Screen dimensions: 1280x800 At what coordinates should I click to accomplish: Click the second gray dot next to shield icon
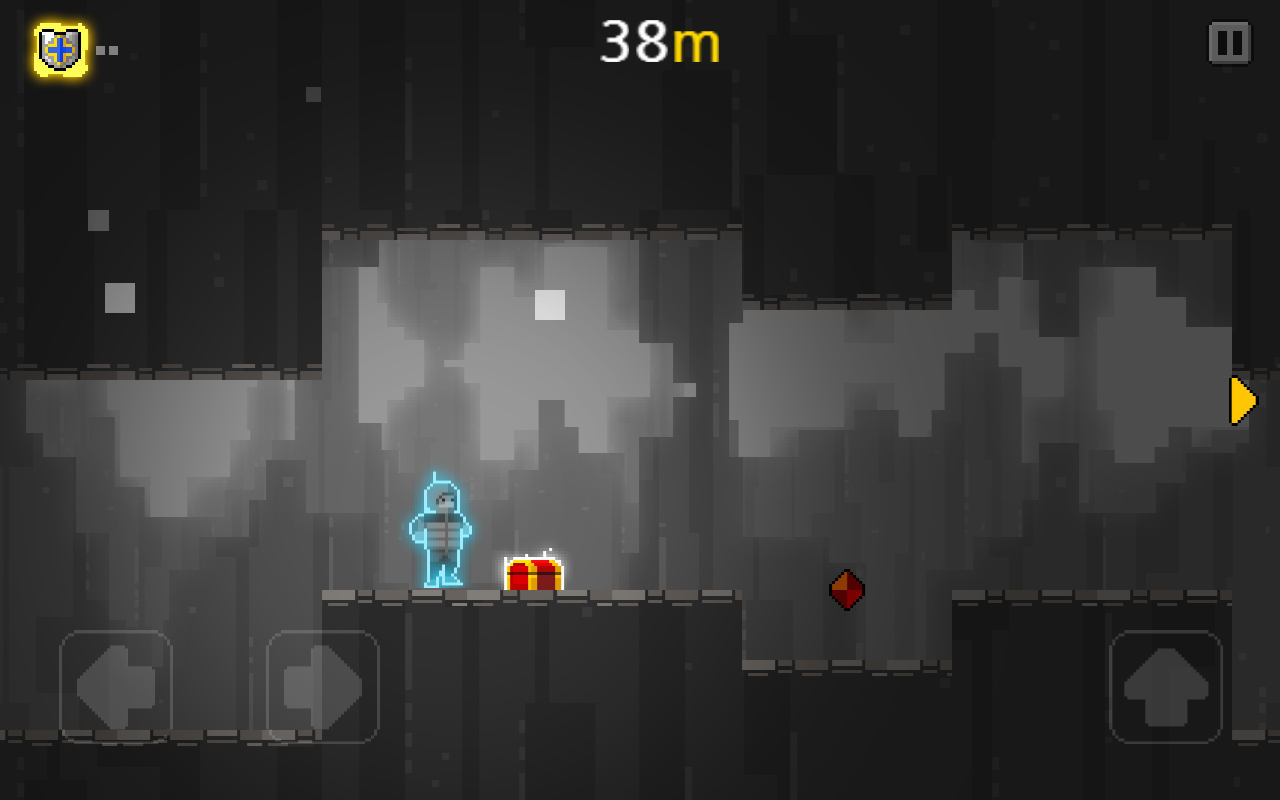[114, 50]
